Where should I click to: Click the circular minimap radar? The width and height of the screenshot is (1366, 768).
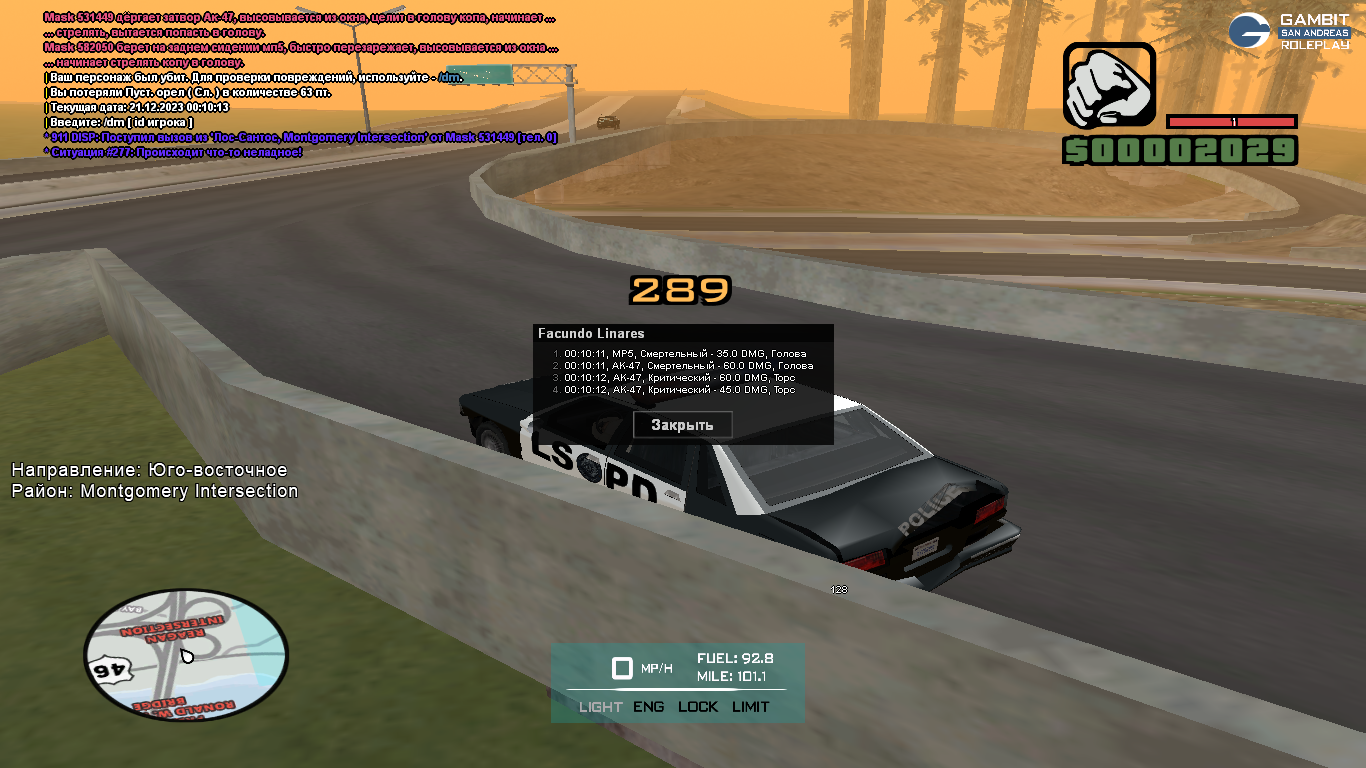click(186, 653)
